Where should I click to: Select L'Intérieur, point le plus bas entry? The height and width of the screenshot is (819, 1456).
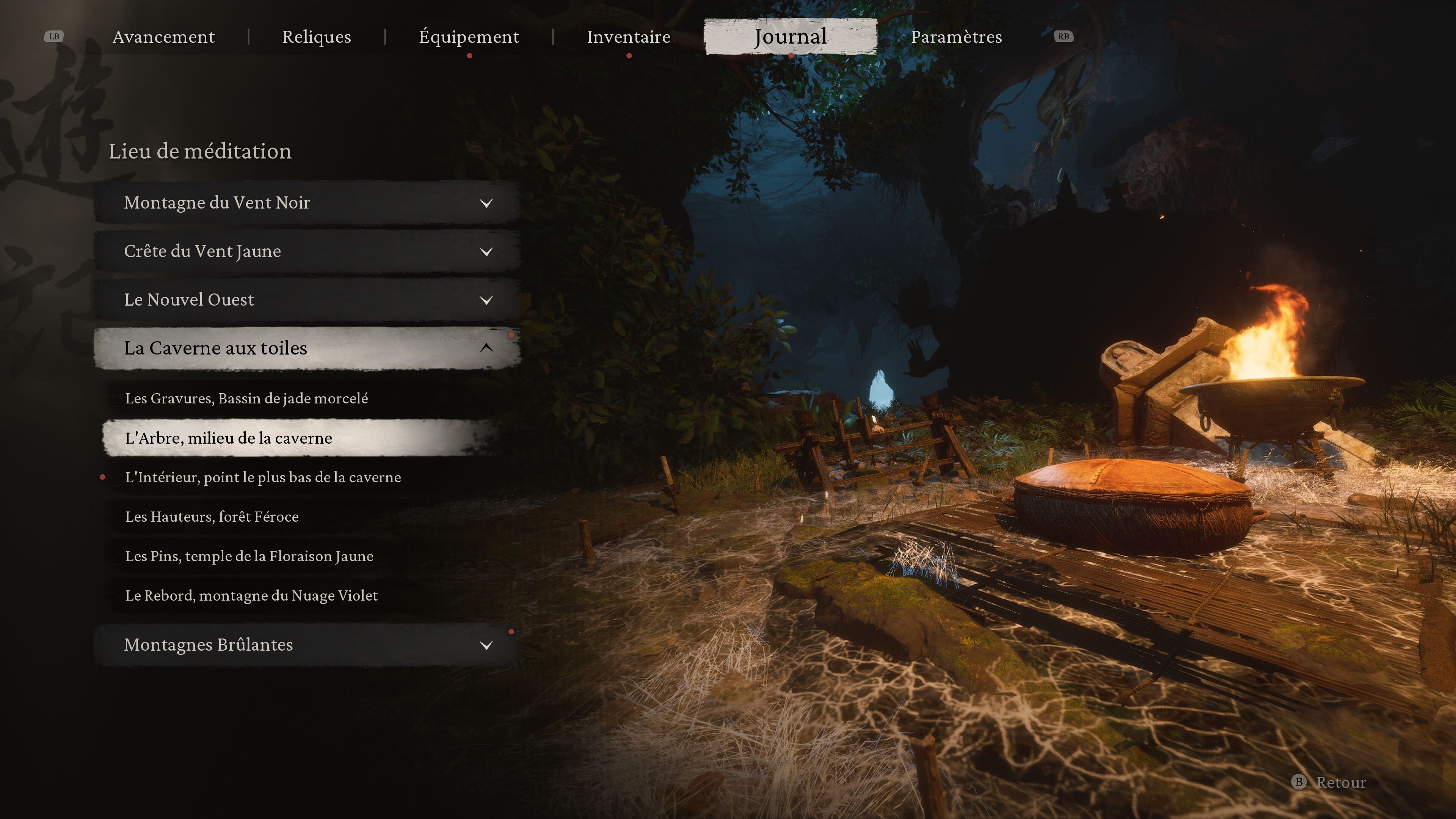[263, 478]
